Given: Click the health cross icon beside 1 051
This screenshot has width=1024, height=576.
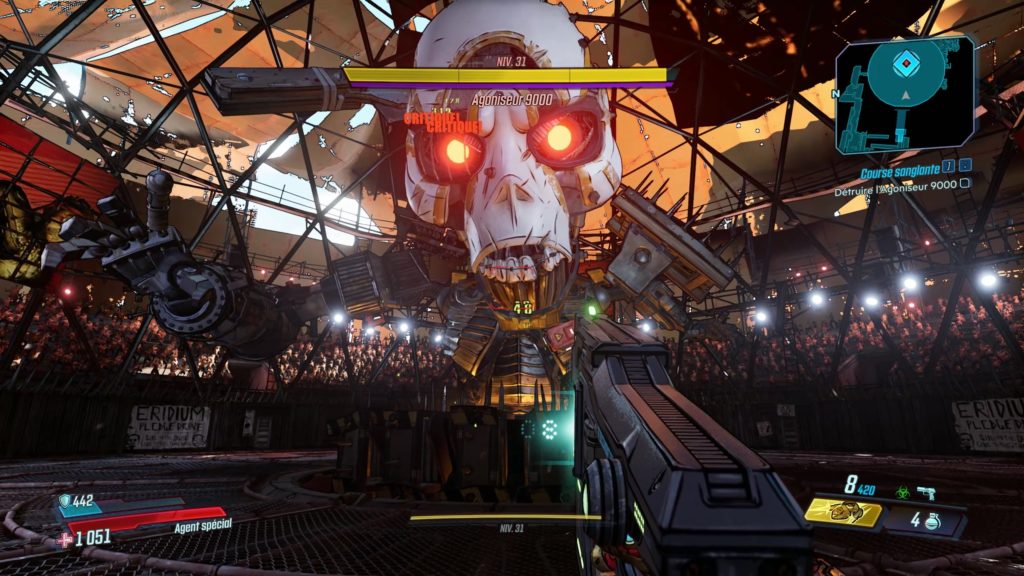Looking at the screenshot, I should point(66,538).
